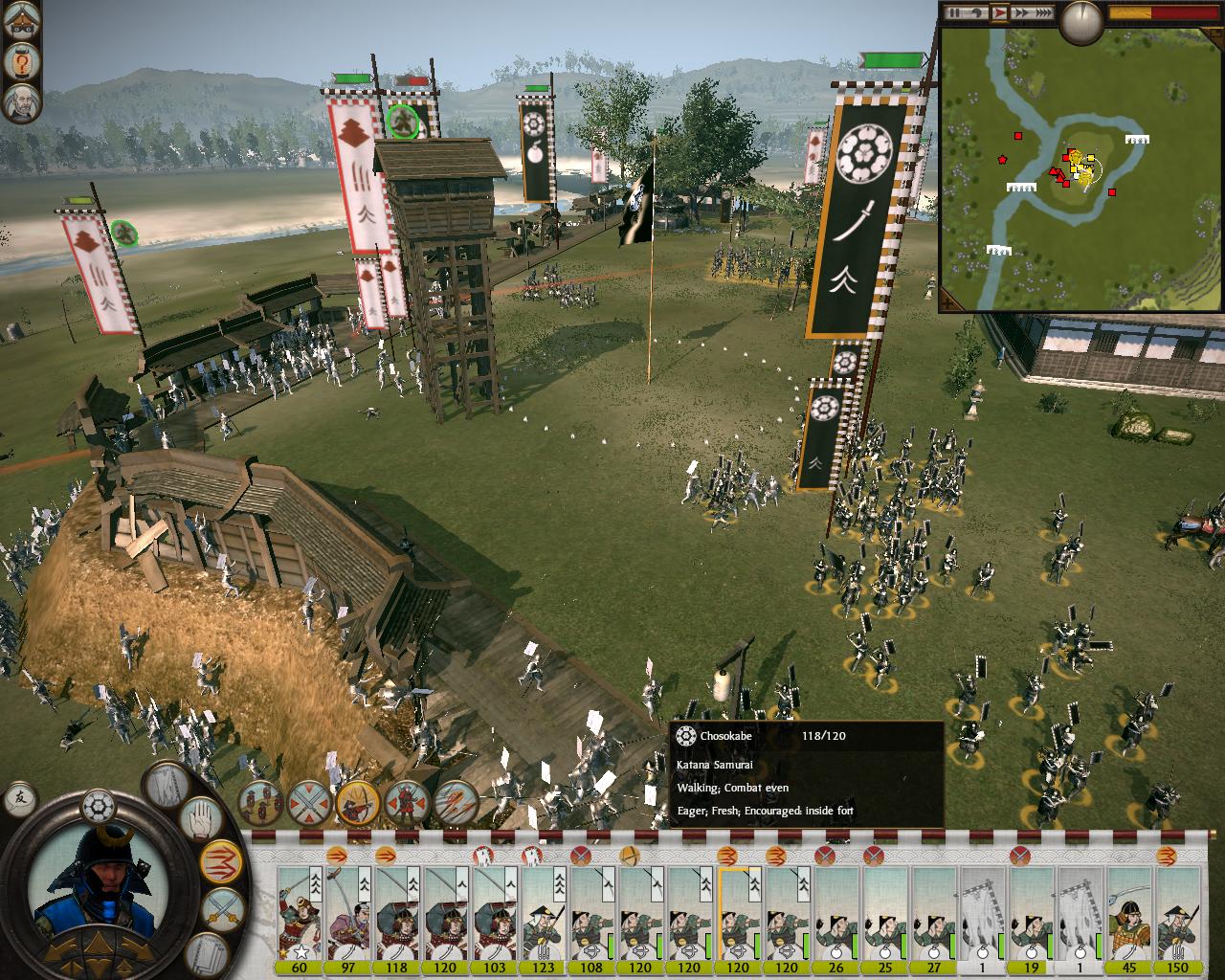Select the unit card showing 97 men
Screen dimensions: 1225x980
point(348,916)
